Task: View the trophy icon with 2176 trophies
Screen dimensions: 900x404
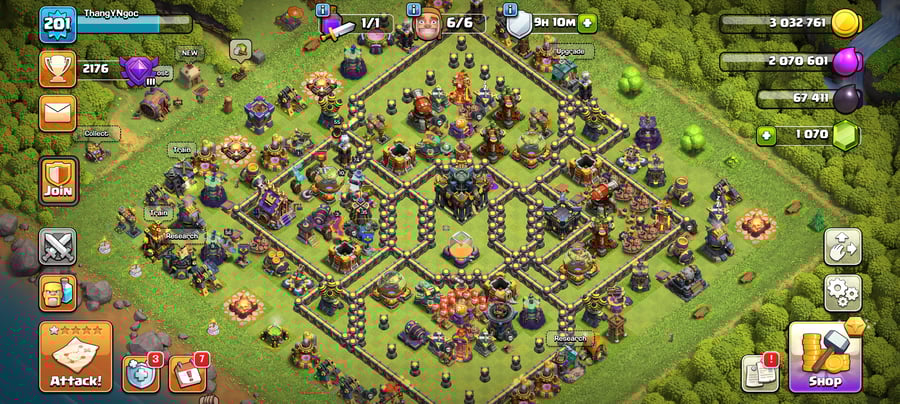Action: [x=57, y=68]
